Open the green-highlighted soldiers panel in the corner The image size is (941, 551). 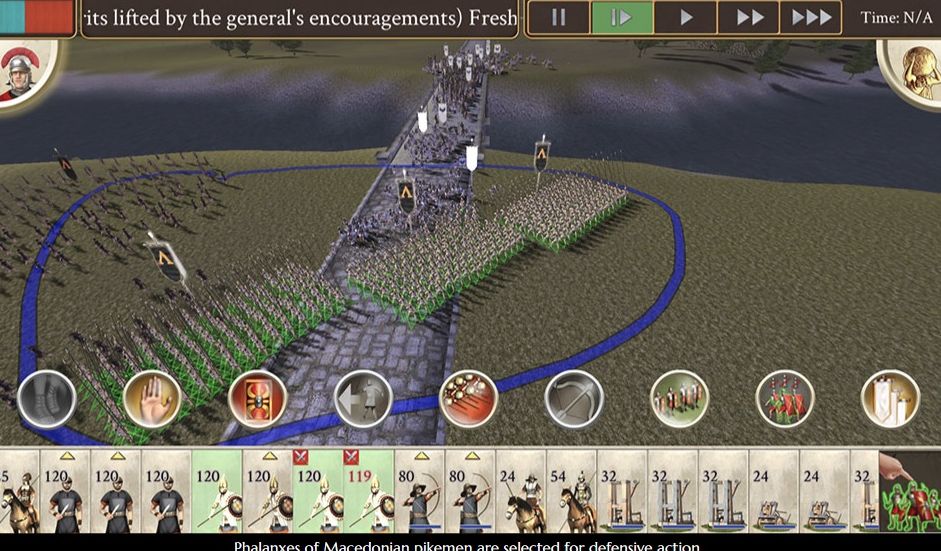coord(910,490)
